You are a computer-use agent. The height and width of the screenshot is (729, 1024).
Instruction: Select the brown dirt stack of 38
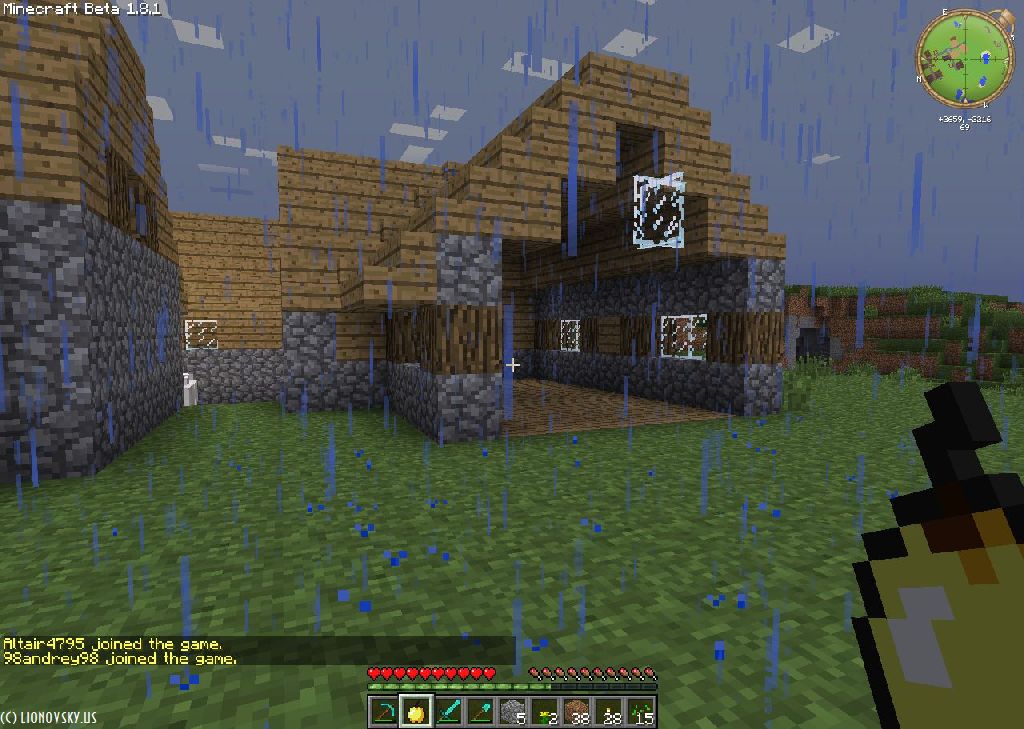click(577, 712)
